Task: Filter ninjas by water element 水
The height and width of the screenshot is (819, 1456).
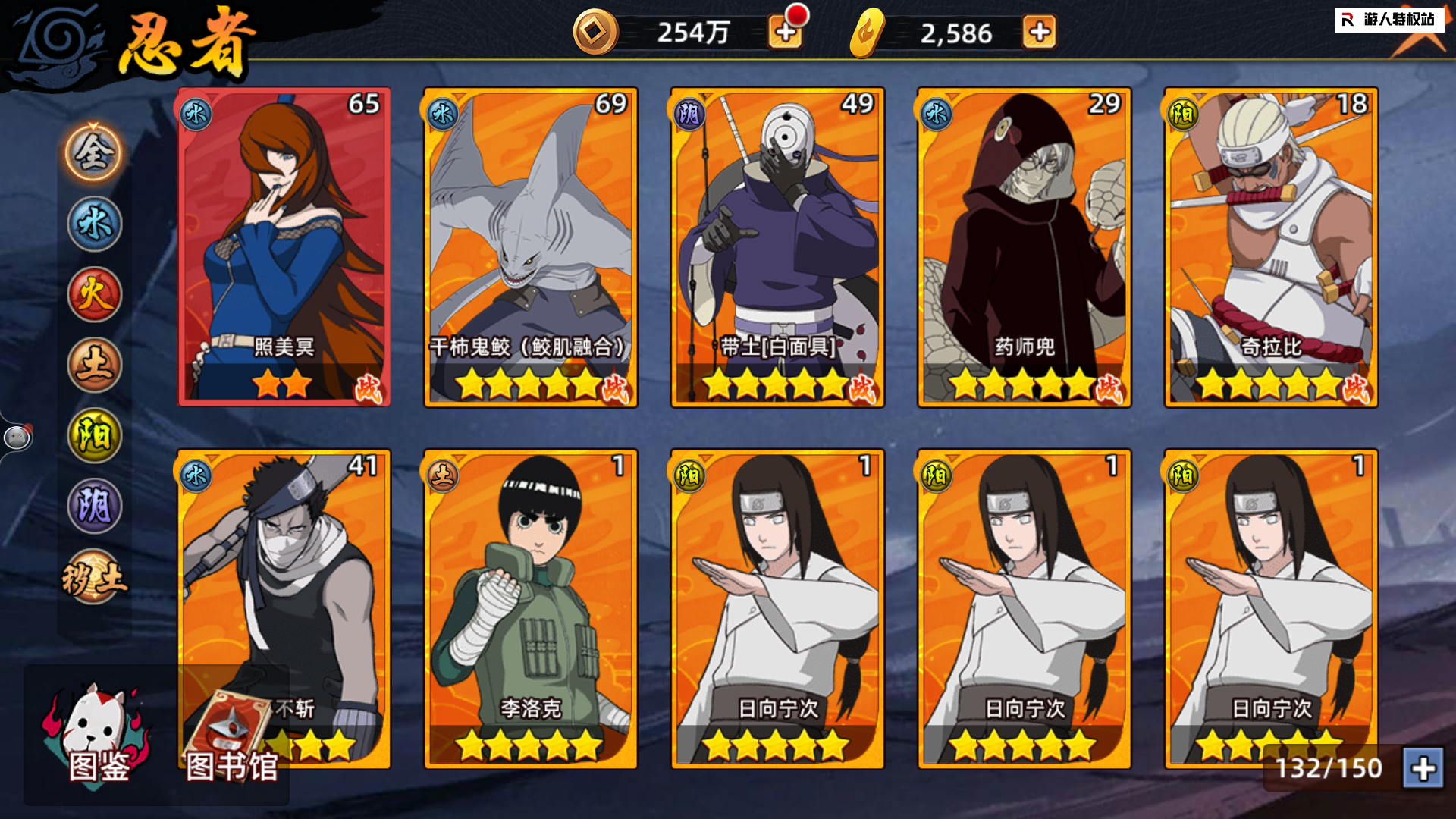Action: click(94, 224)
